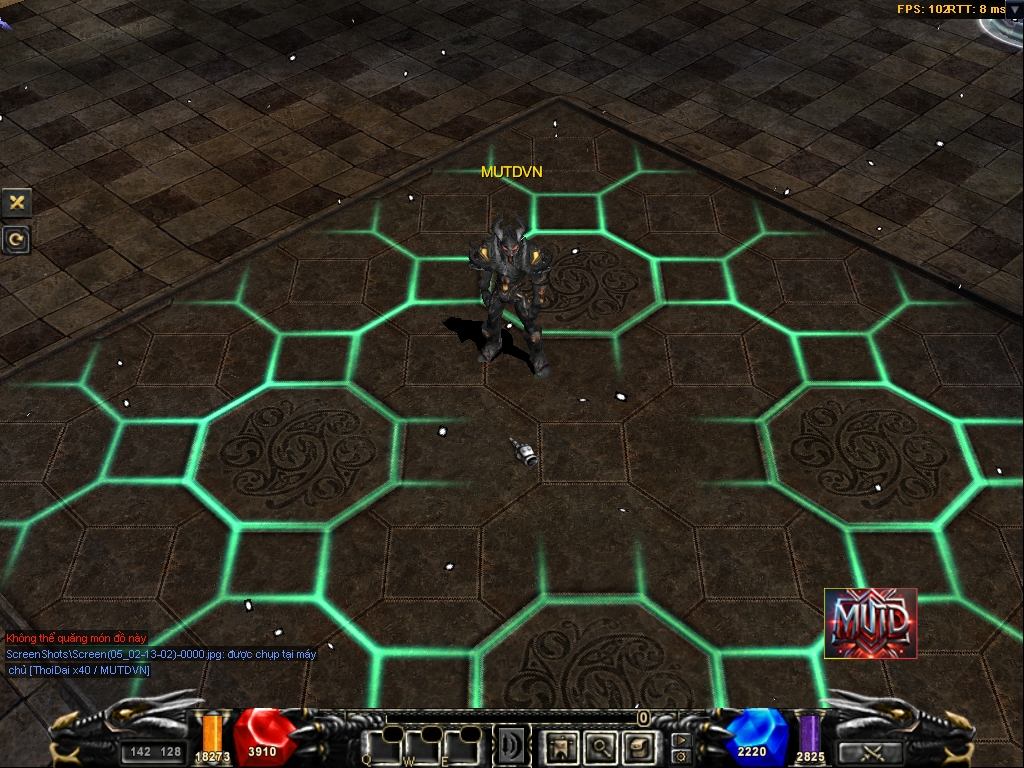
Task: Click the chat log message area
Action: click(160, 654)
